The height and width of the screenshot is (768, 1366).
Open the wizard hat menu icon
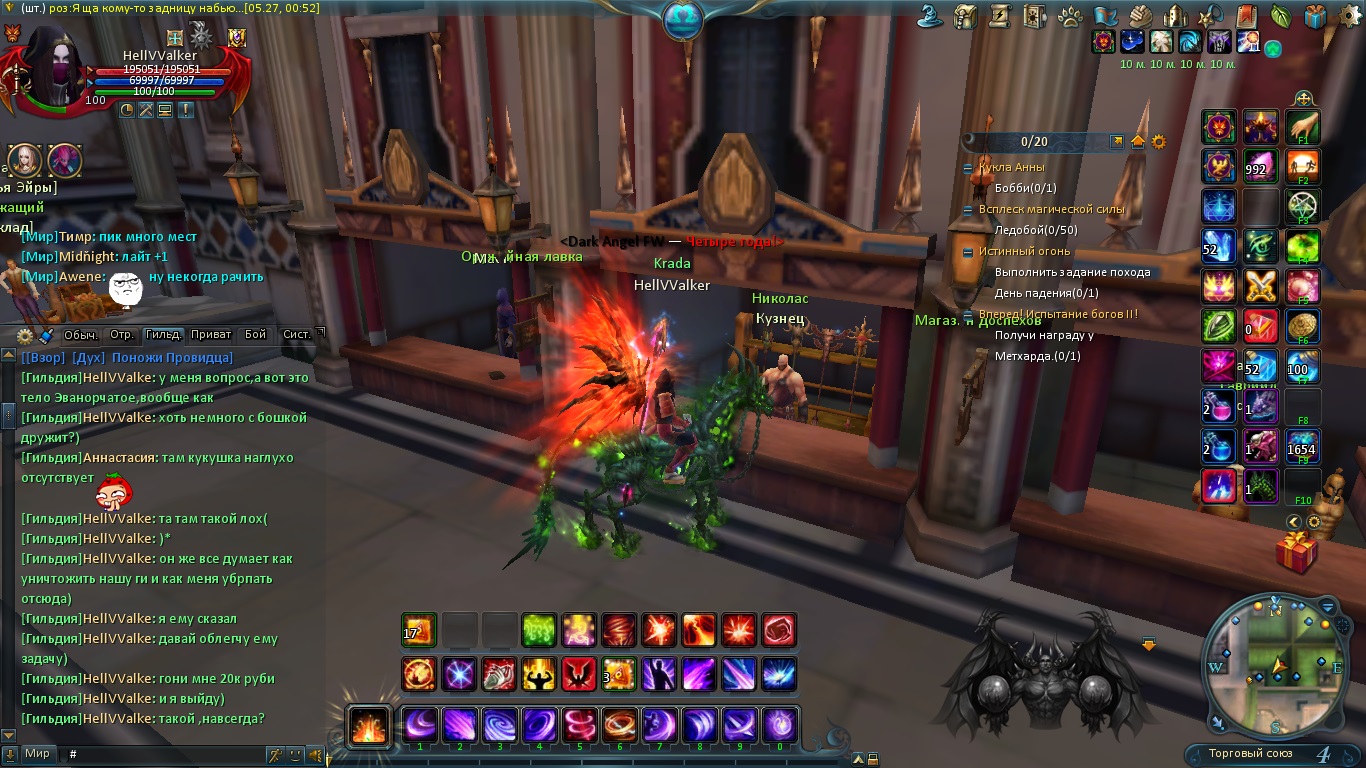(x=933, y=16)
